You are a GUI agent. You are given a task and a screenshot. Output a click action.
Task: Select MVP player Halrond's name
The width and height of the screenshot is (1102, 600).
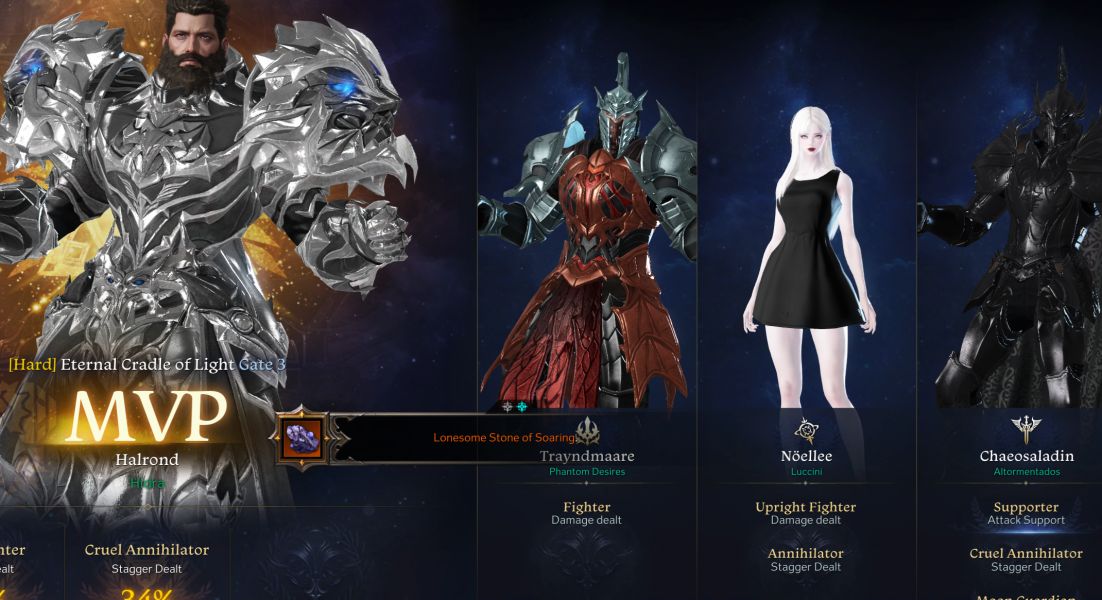[x=145, y=460]
